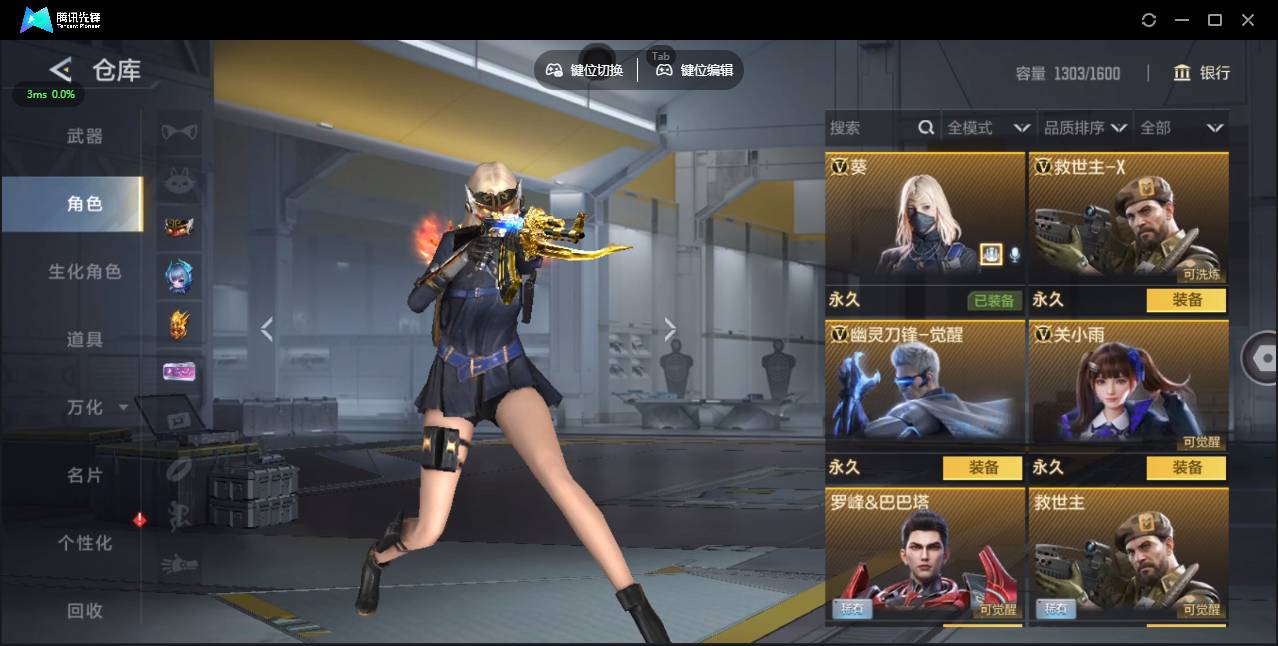Open the 回收 section
This screenshot has height=646, width=1278.
coord(85,610)
